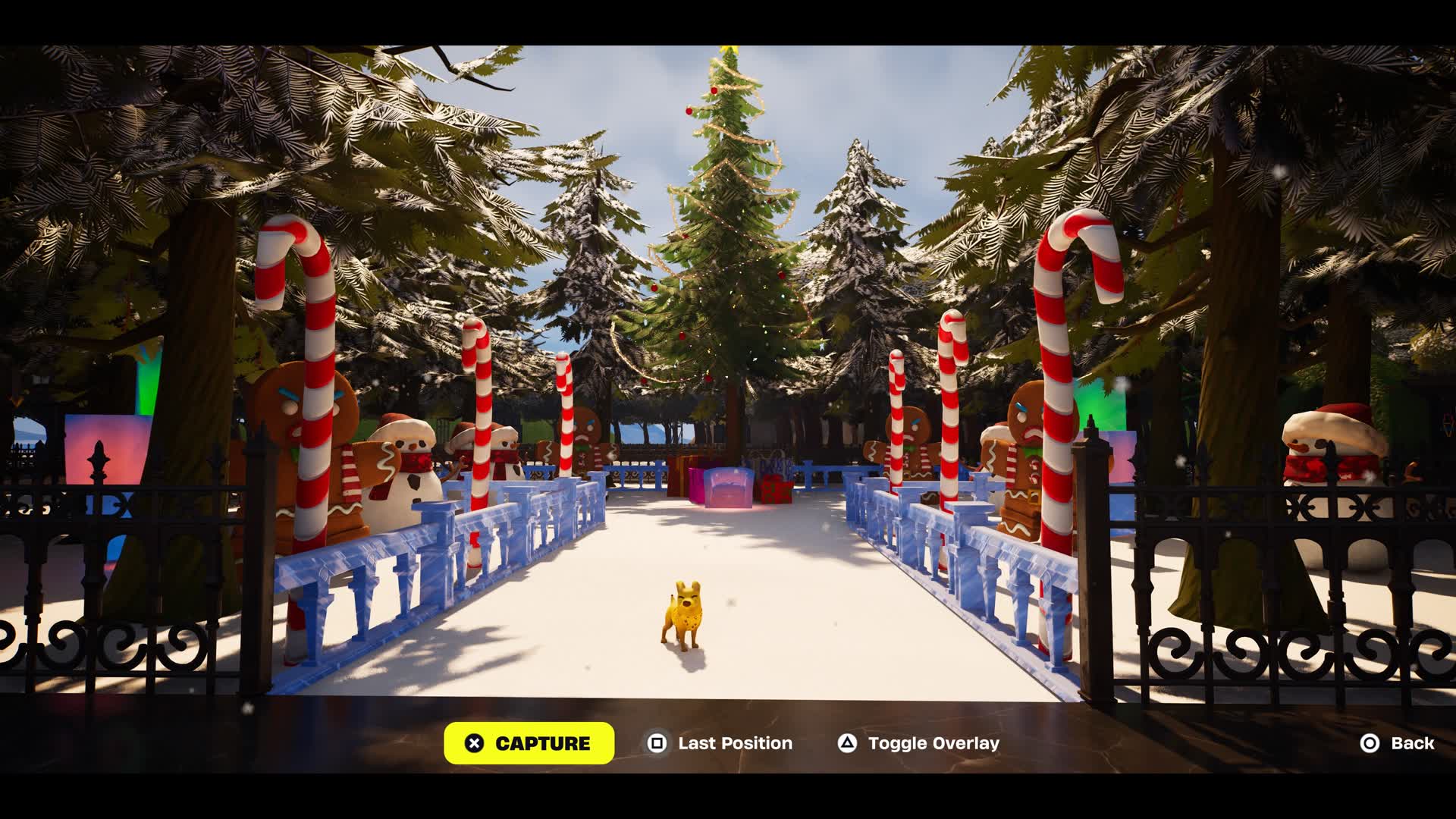Toggle Overlay in photo mode

click(918, 743)
